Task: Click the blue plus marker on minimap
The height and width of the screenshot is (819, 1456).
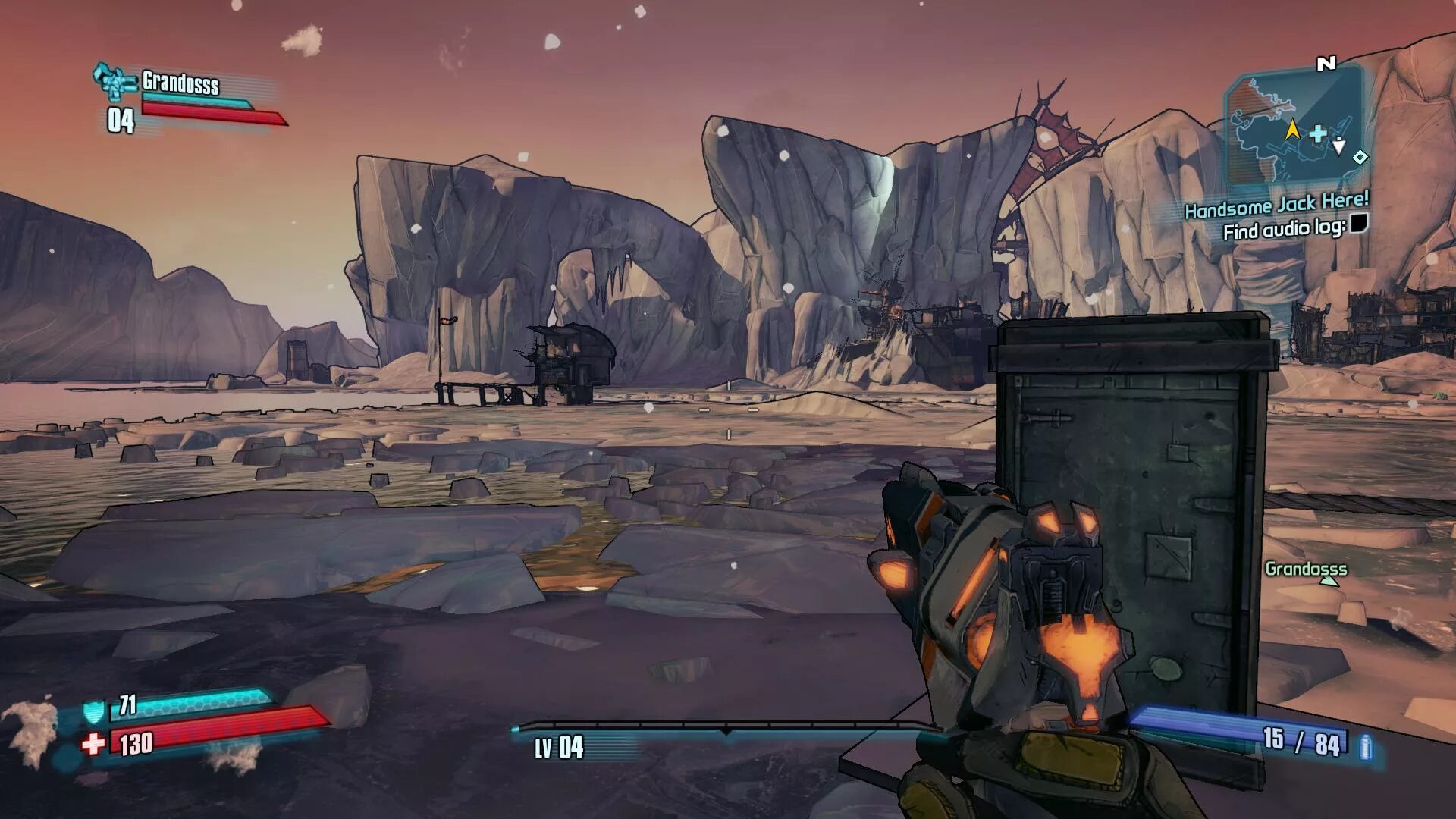Action: point(1318,134)
